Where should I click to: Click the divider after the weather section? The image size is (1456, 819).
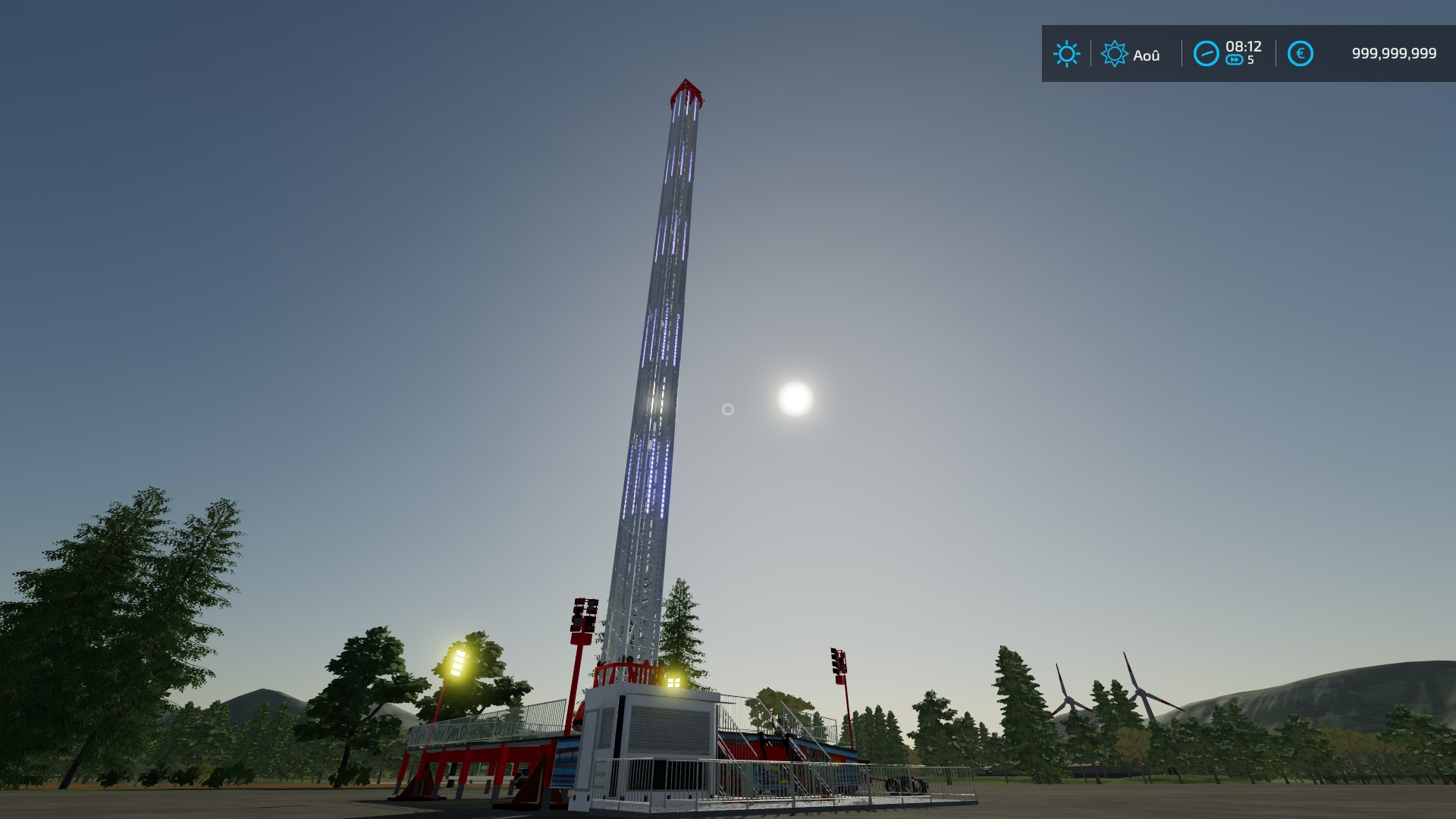click(x=1182, y=53)
